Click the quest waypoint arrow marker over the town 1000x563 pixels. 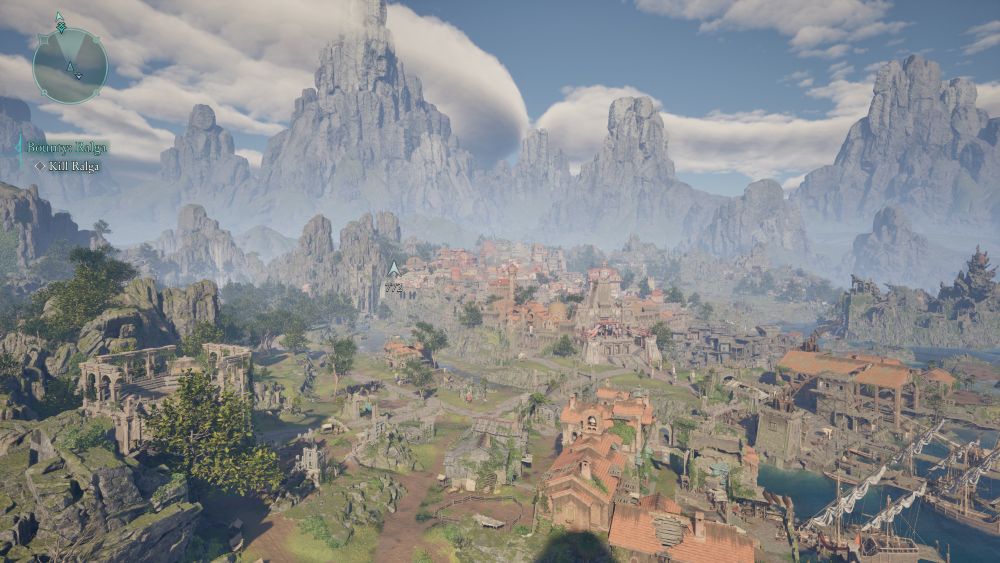[x=394, y=270]
